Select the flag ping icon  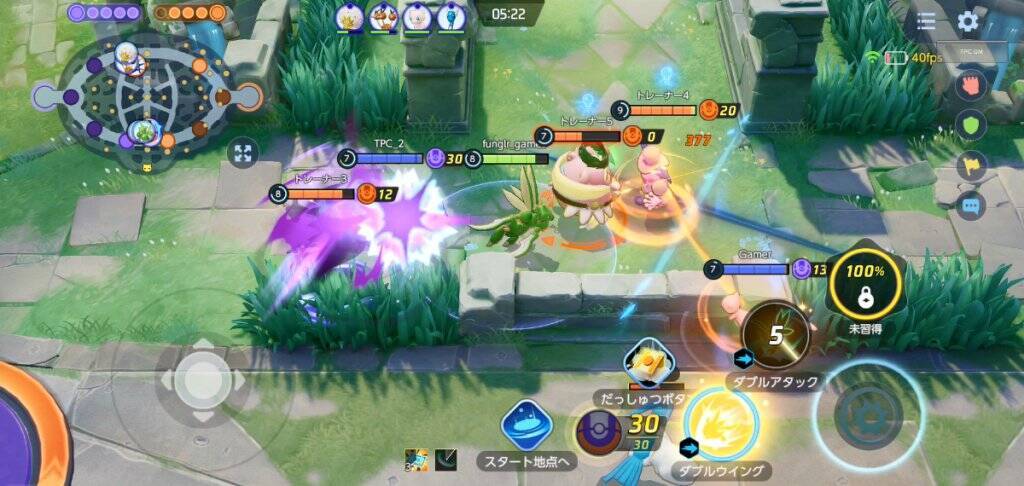pyautogui.click(x=971, y=166)
